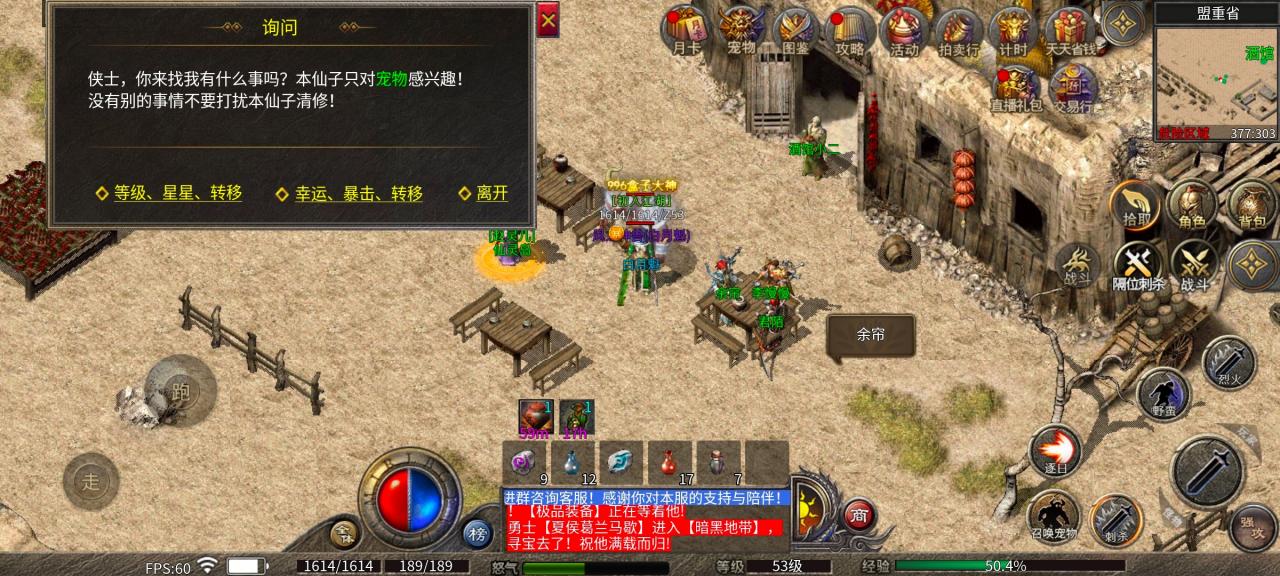Open the 角色 character sheet

1192,205
